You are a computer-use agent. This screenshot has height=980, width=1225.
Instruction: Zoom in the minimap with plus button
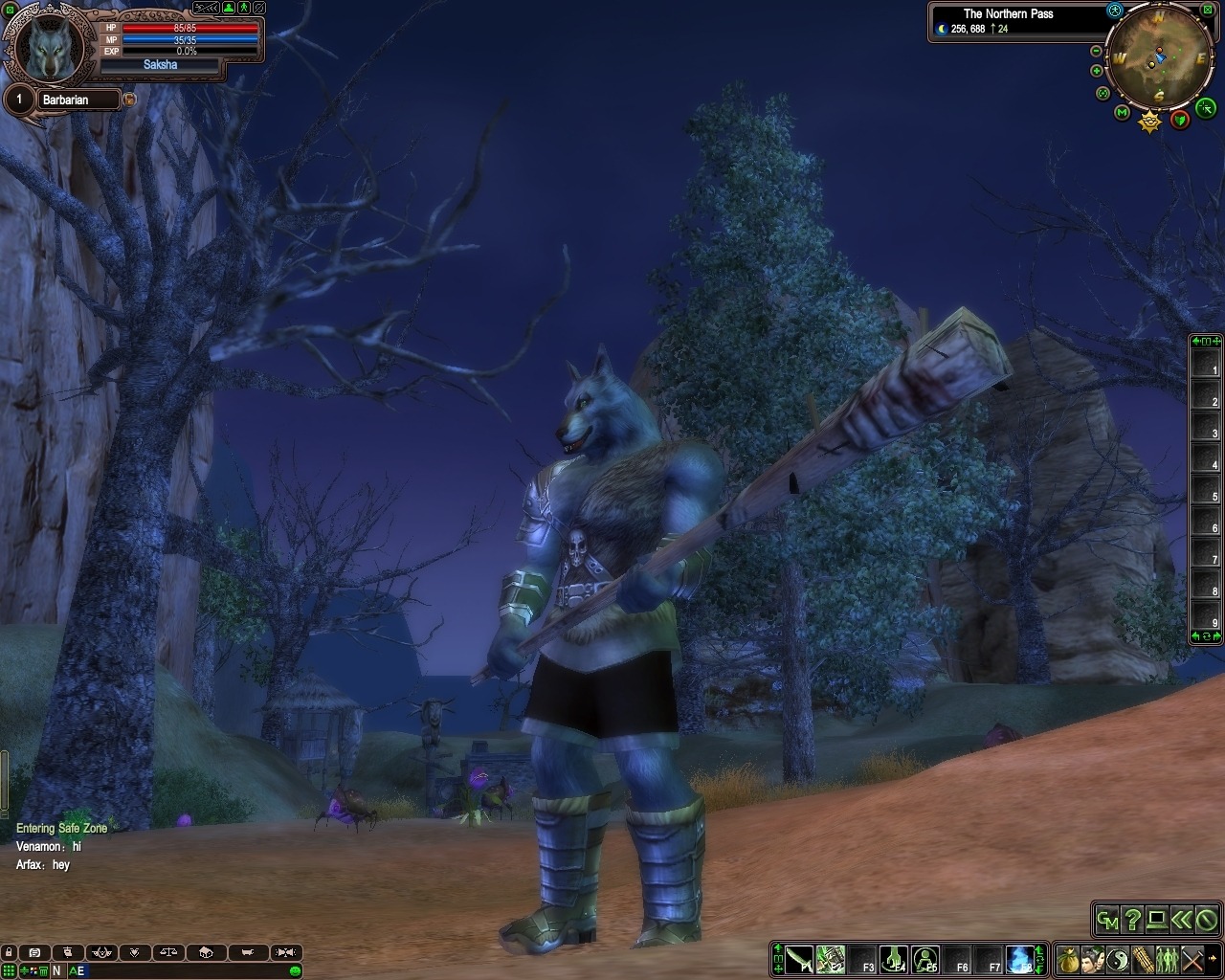point(1097,71)
